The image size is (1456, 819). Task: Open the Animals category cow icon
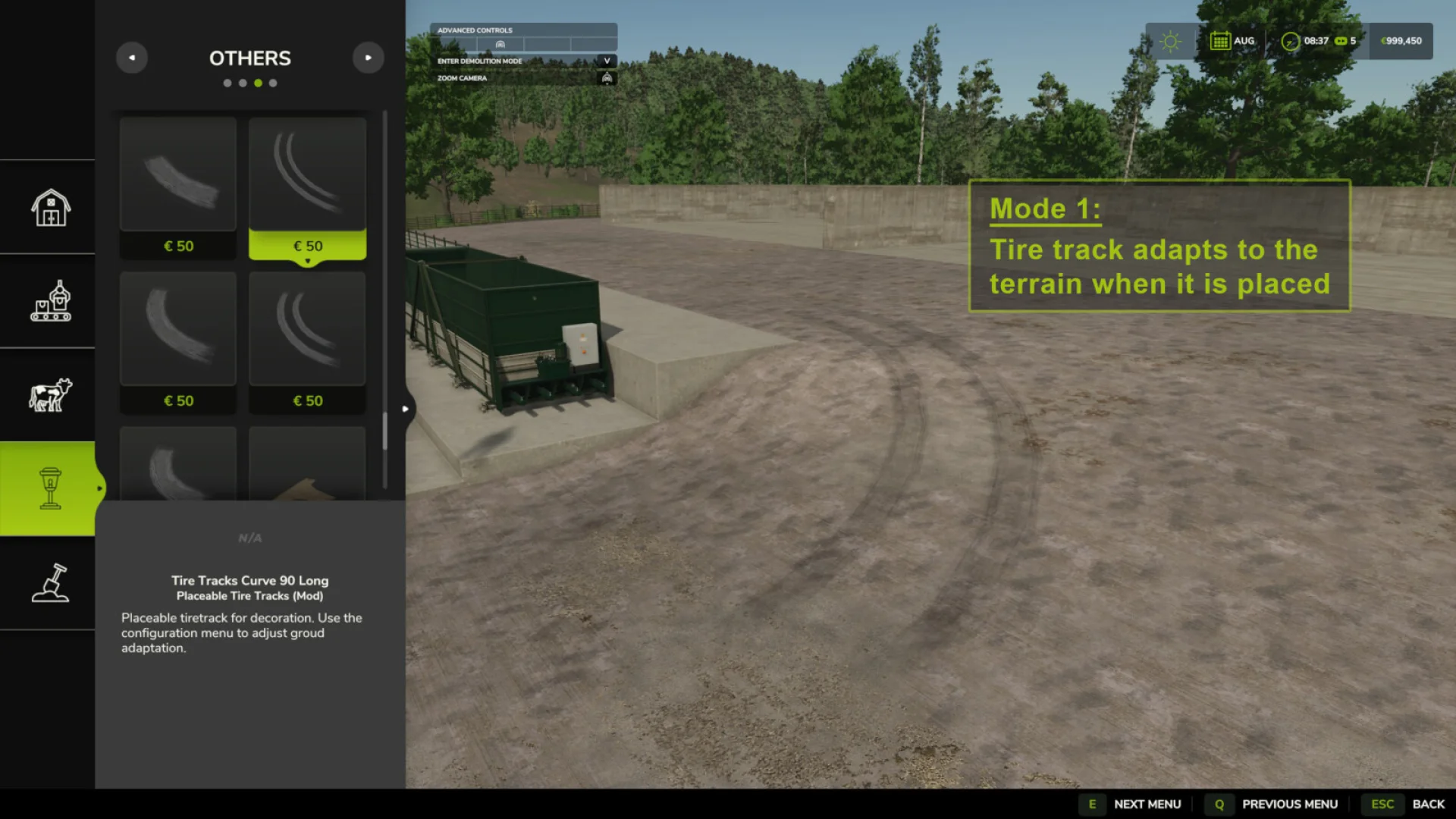tap(48, 394)
